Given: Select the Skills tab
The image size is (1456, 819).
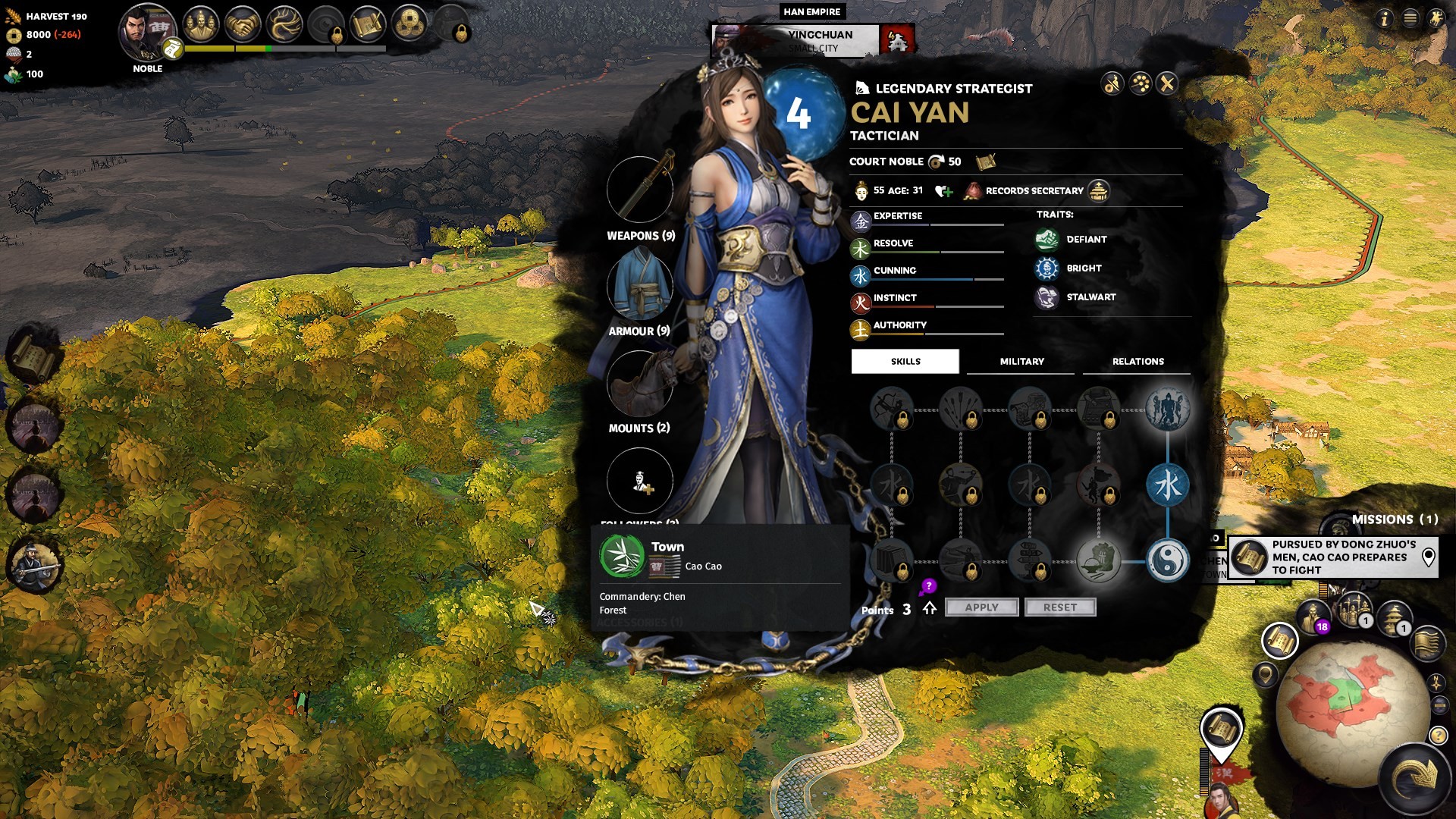Looking at the screenshot, I should (905, 362).
